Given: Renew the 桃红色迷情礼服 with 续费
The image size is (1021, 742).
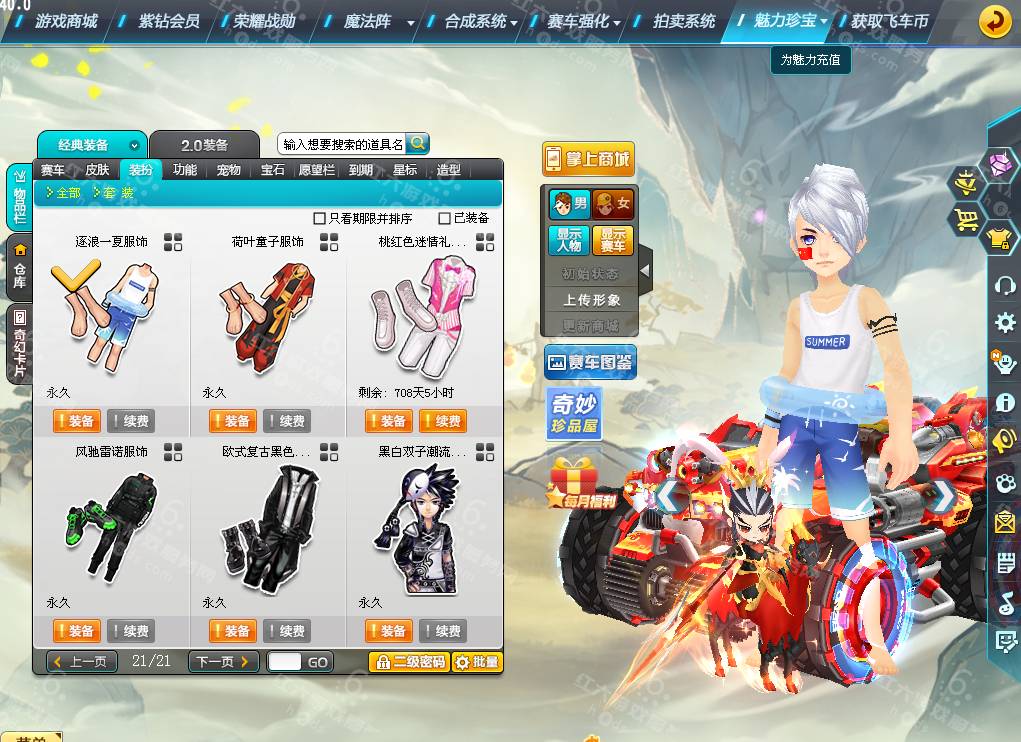Looking at the screenshot, I should [442, 421].
